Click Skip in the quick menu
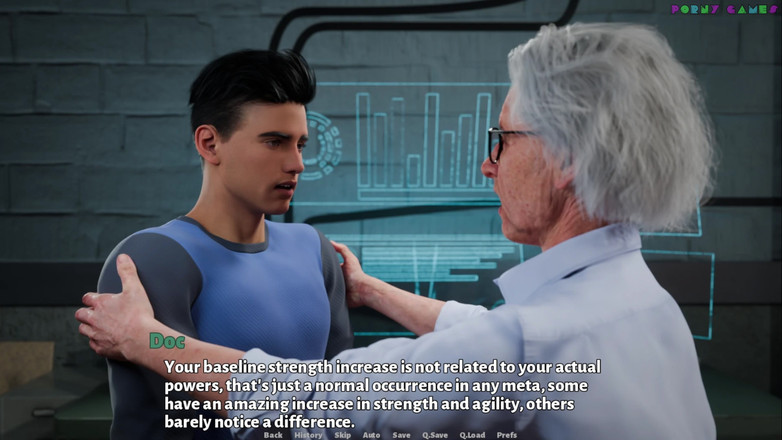 coord(342,435)
